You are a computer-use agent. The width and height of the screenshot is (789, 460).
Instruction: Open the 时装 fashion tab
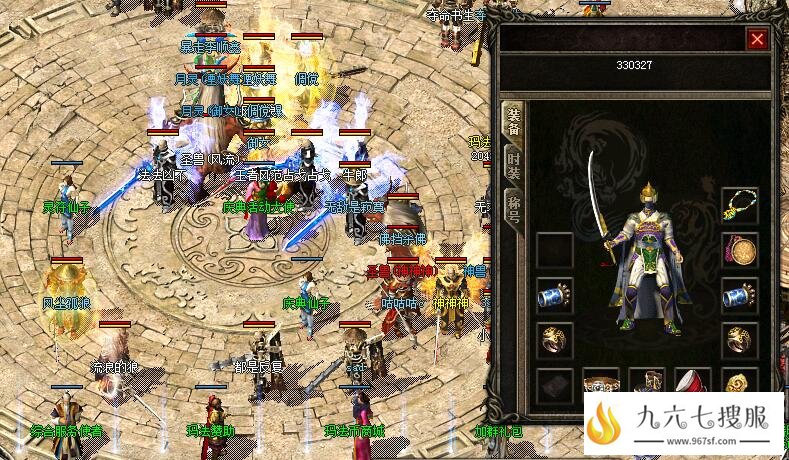tap(513, 168)
